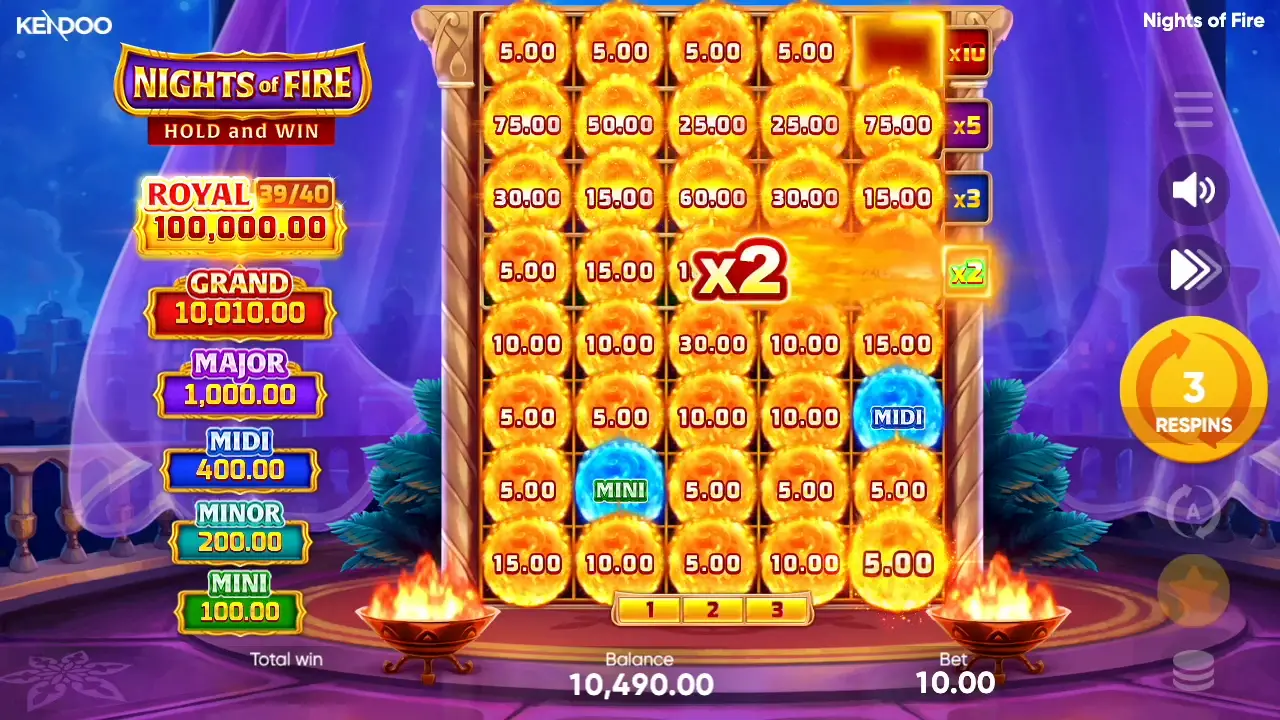Toggle the x10 multiplier badge
This screenshot has width=1280, height=720.
pyautogui.click(x=966, y=55)
